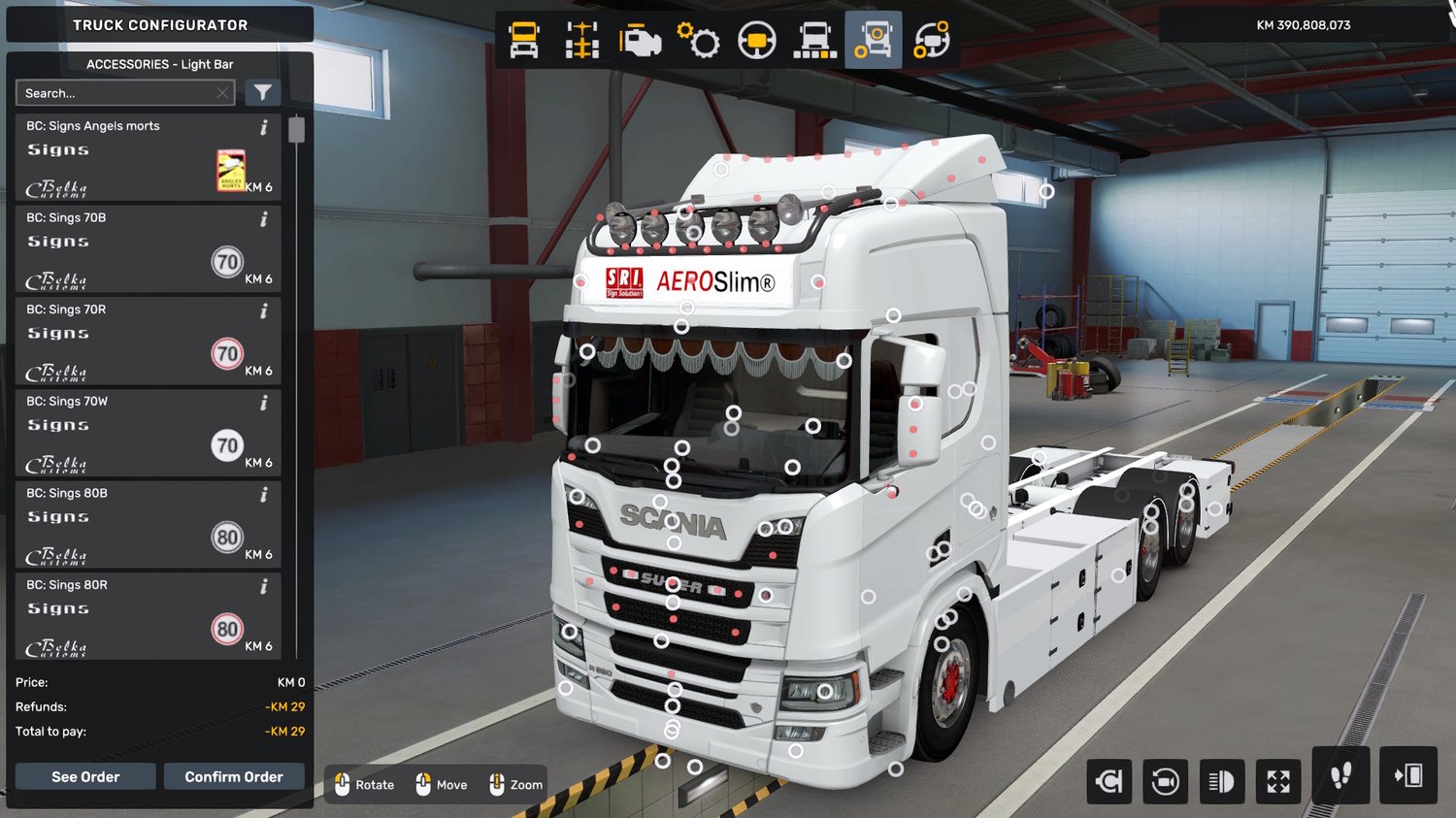Viewport: 1456px width, 818px height.
Task: Exit the truck configurator
Action: click(x=1407, y=775)
